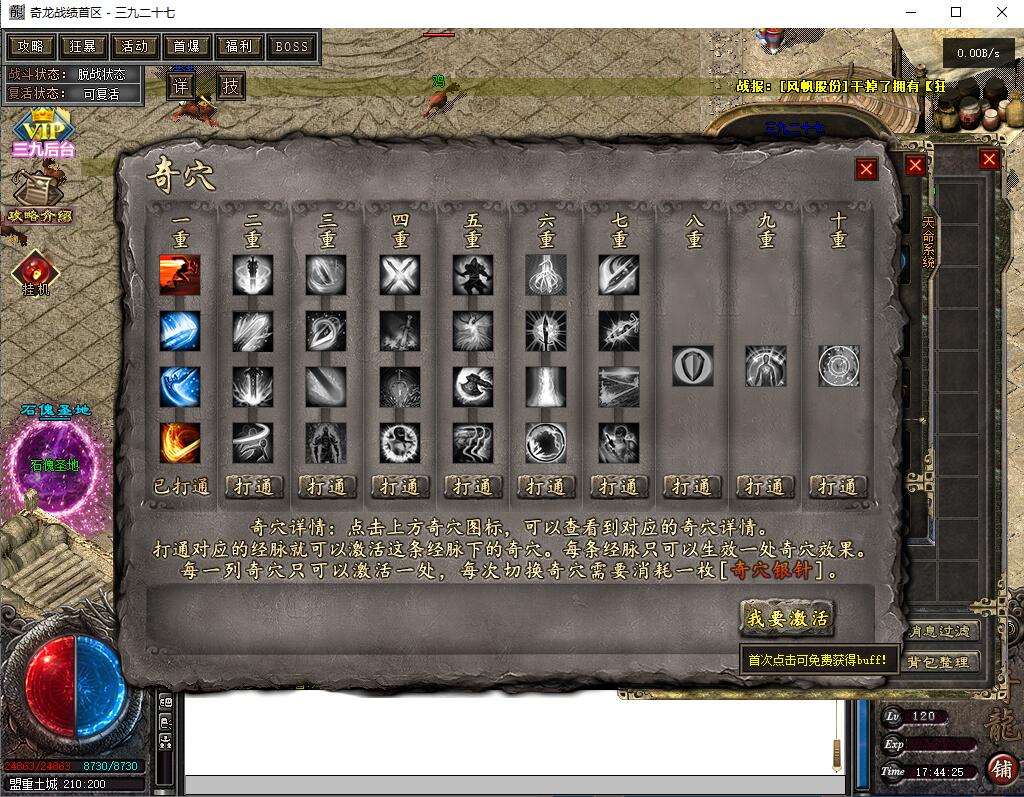Select the 狂暴 top menu button
The width and height of the screenshot is (1024, 797).
pyautogui.click(x=83, y=46)
